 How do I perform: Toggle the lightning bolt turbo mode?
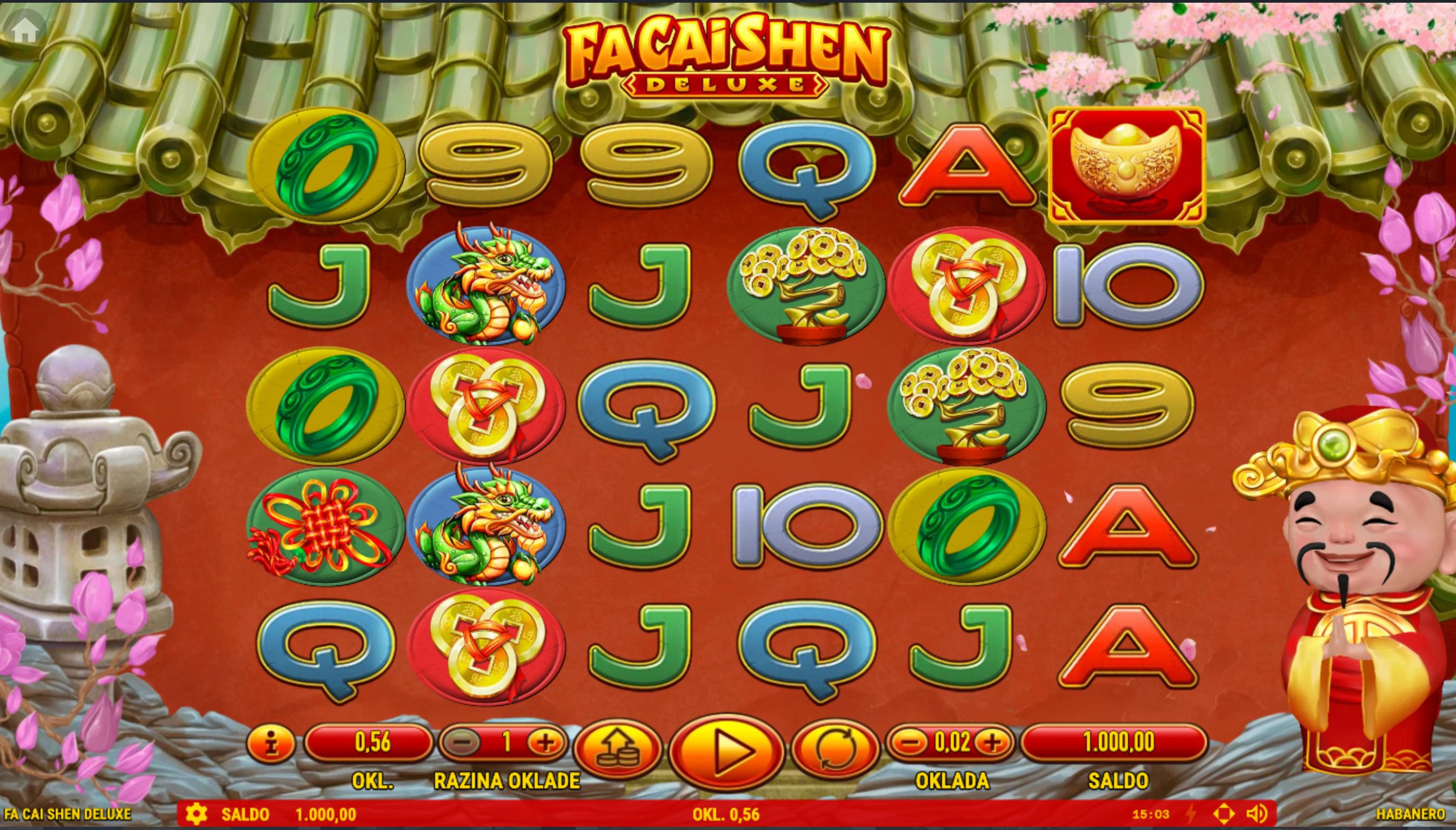pos(1190,814)
